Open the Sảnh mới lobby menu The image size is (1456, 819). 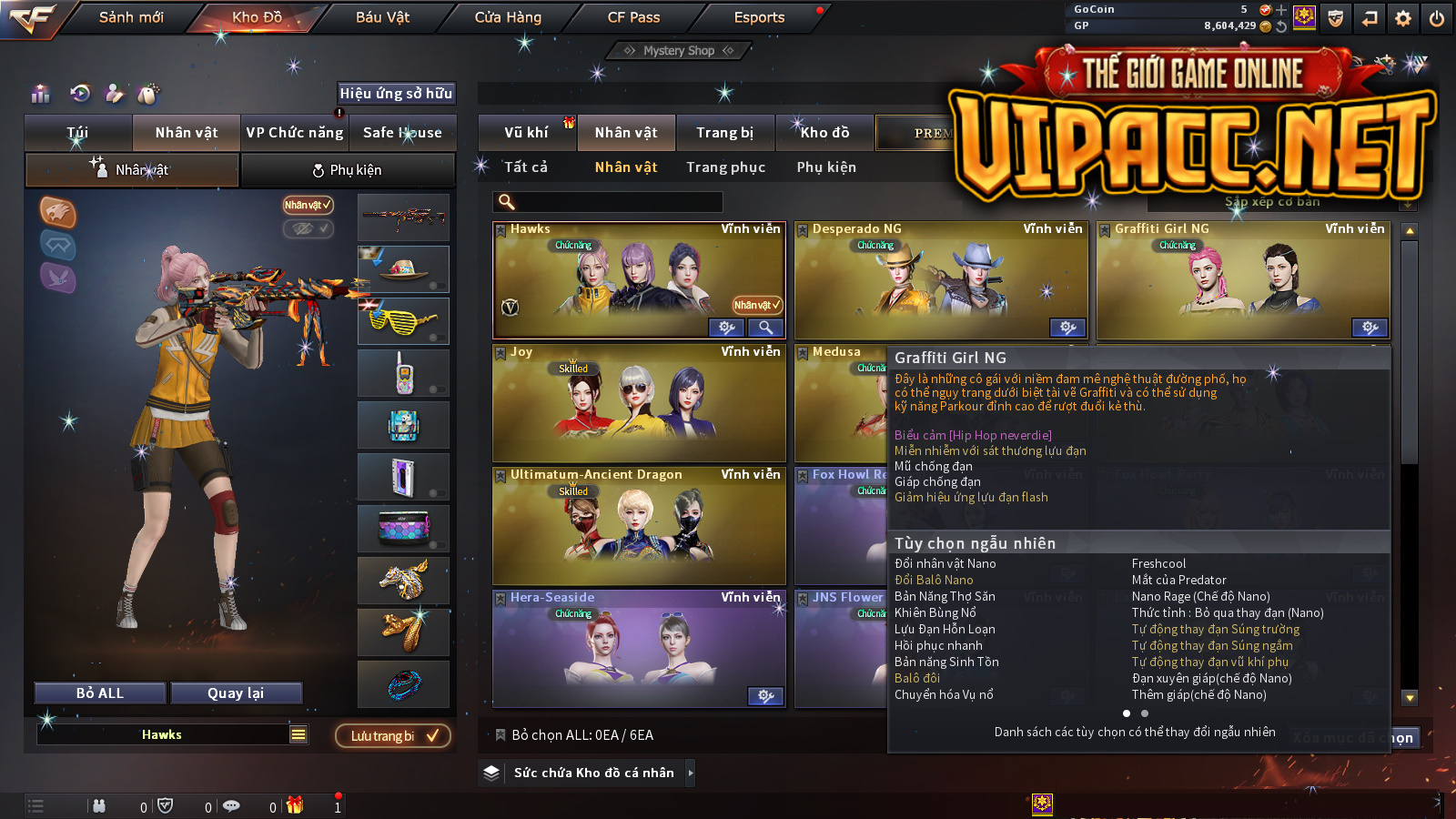click(x=131, y=17)
